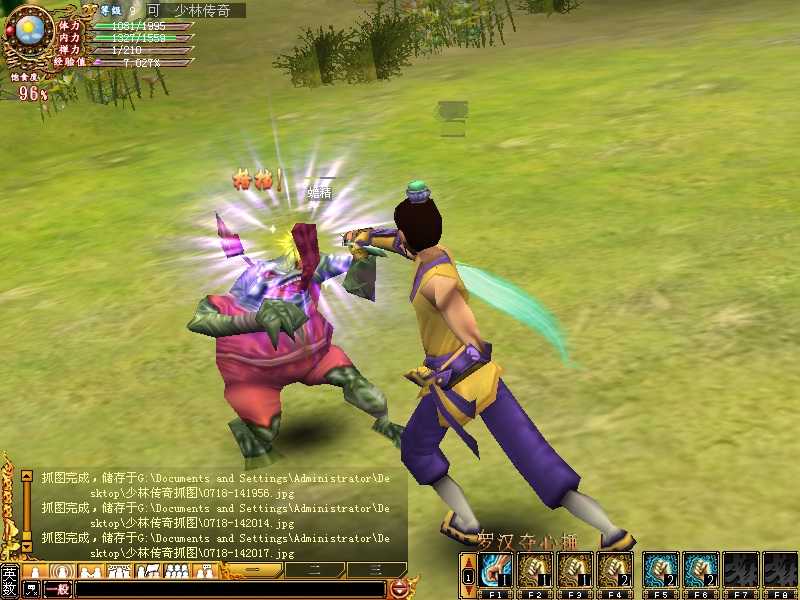Switch to chat tab 二

(314, 570)
